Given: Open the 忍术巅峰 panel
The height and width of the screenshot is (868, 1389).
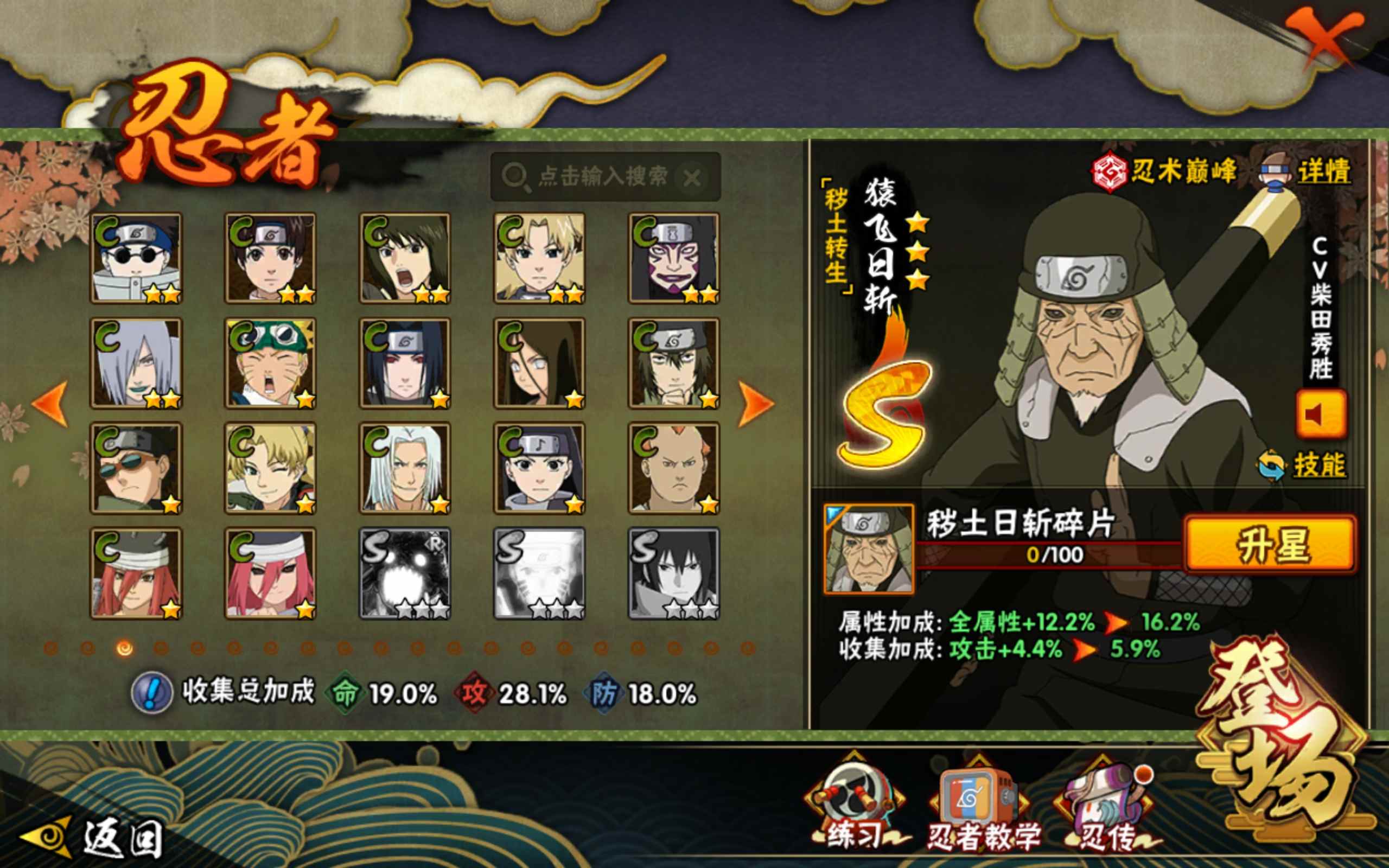Looking at the screenshot, I should (1164, 171).
